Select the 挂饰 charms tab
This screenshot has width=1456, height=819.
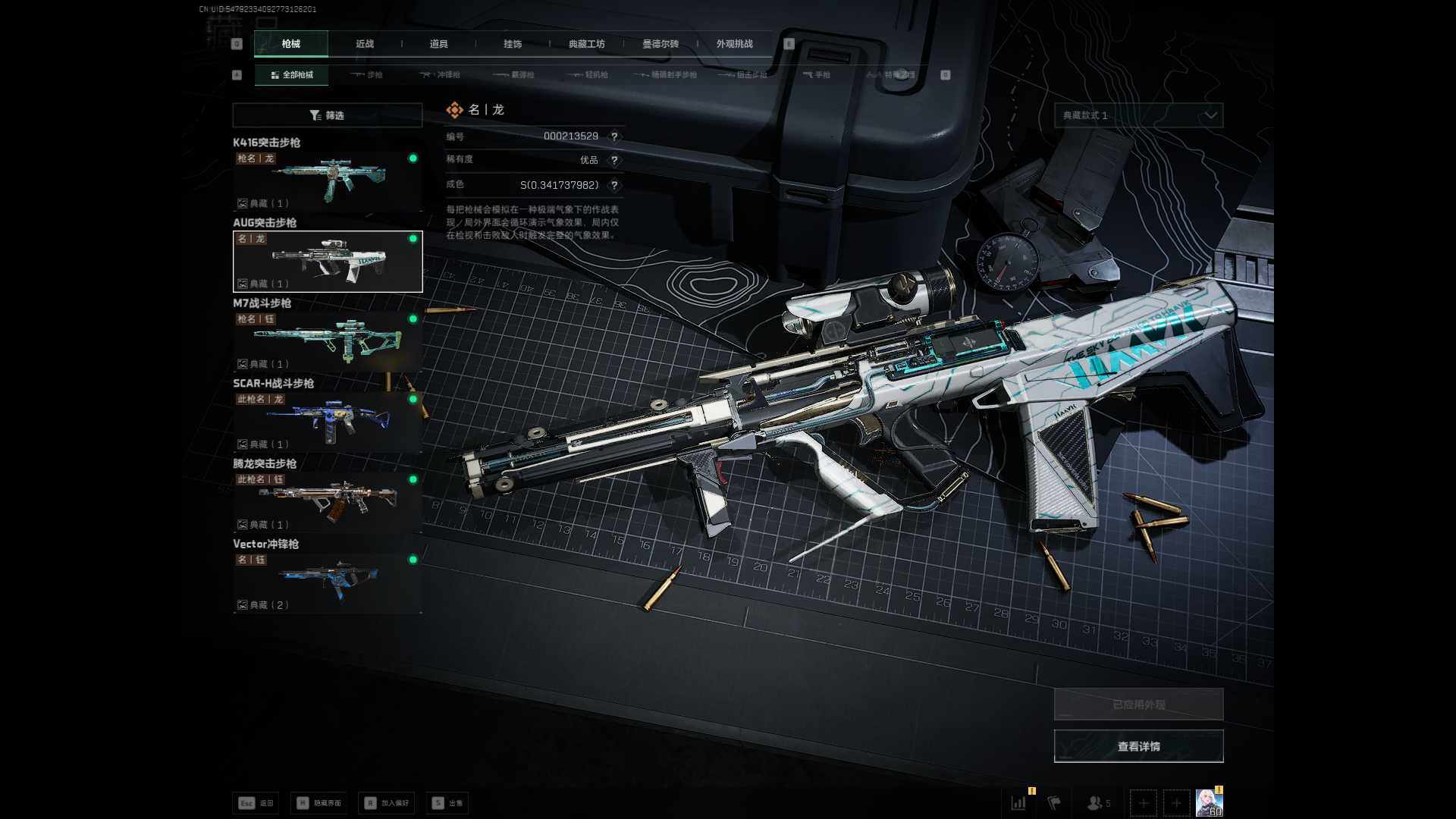[x=513, y=44]
